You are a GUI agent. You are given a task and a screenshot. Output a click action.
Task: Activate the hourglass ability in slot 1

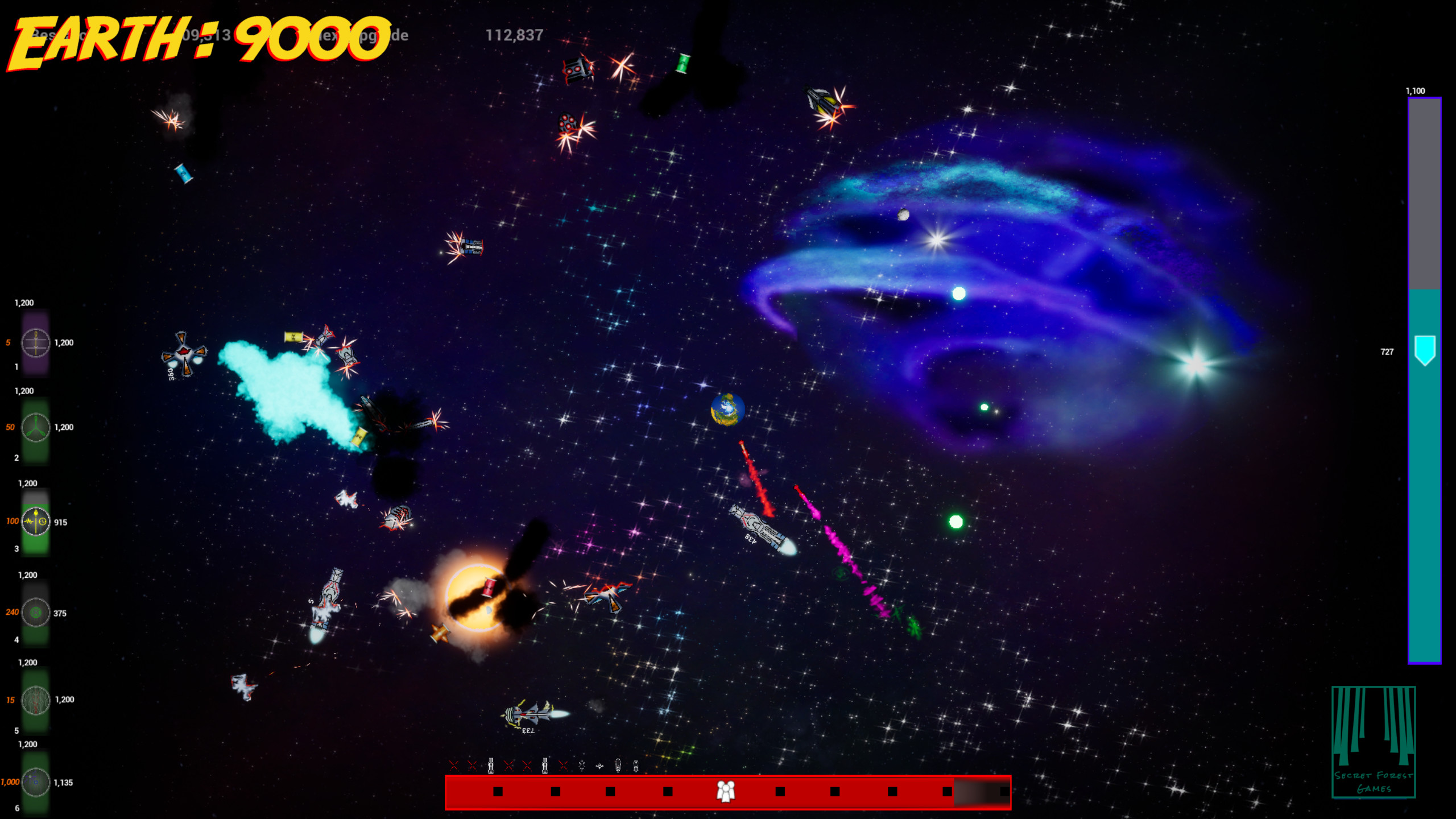pos(35,342)
